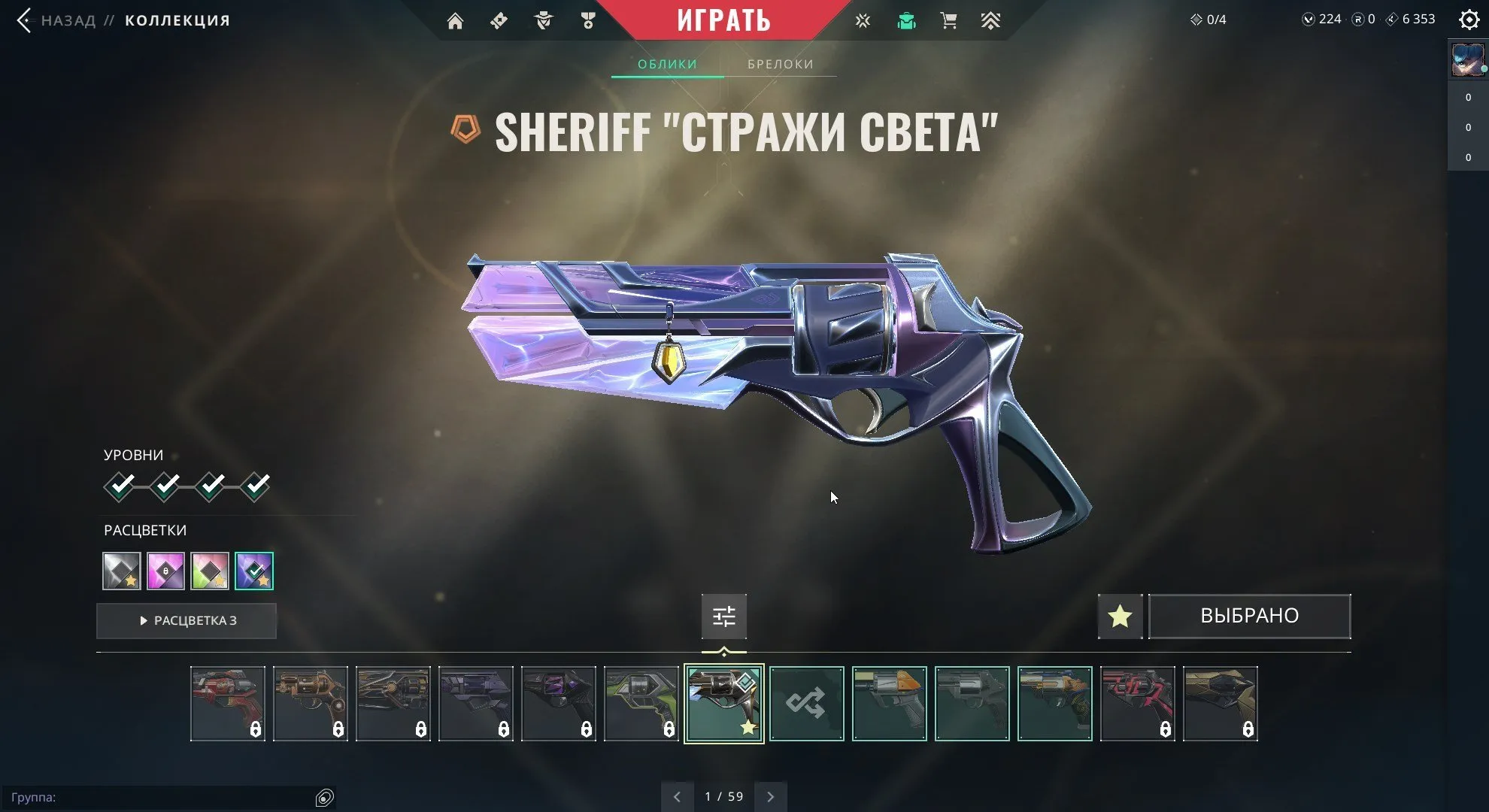Open the skin upgrade sliders panel above carousel
The height and width of the screenshot is (812, 1489).
tap(723, 616)
